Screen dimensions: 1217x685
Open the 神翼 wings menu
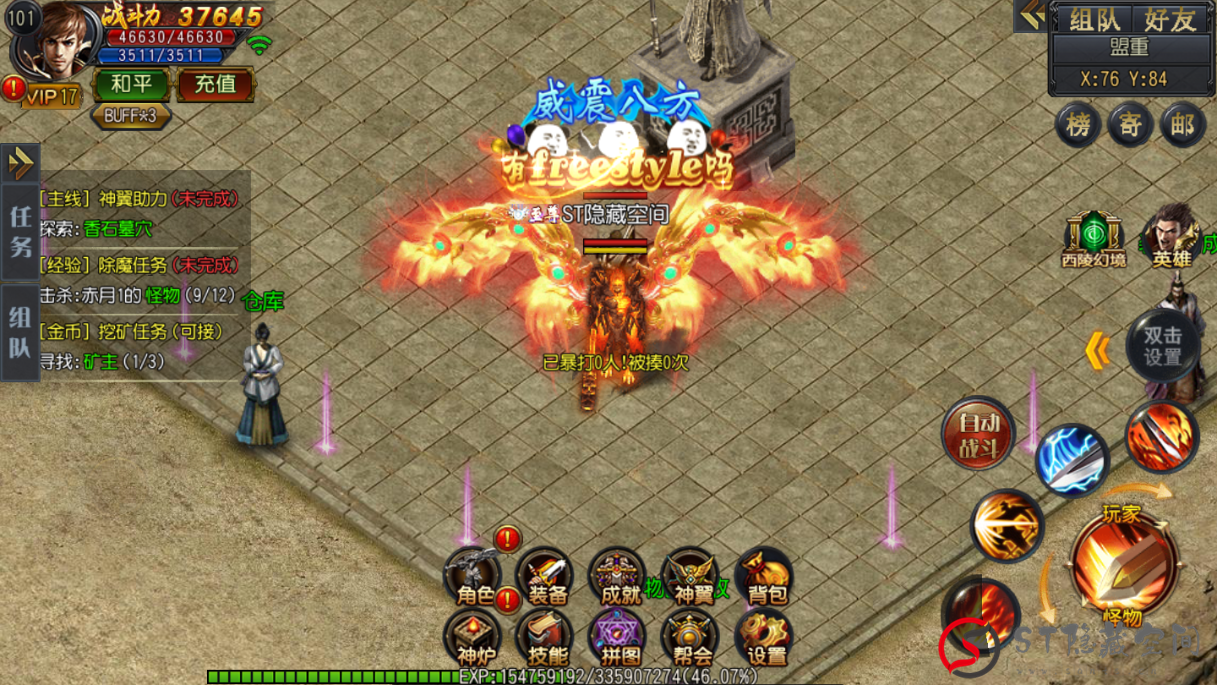[692, 578]
